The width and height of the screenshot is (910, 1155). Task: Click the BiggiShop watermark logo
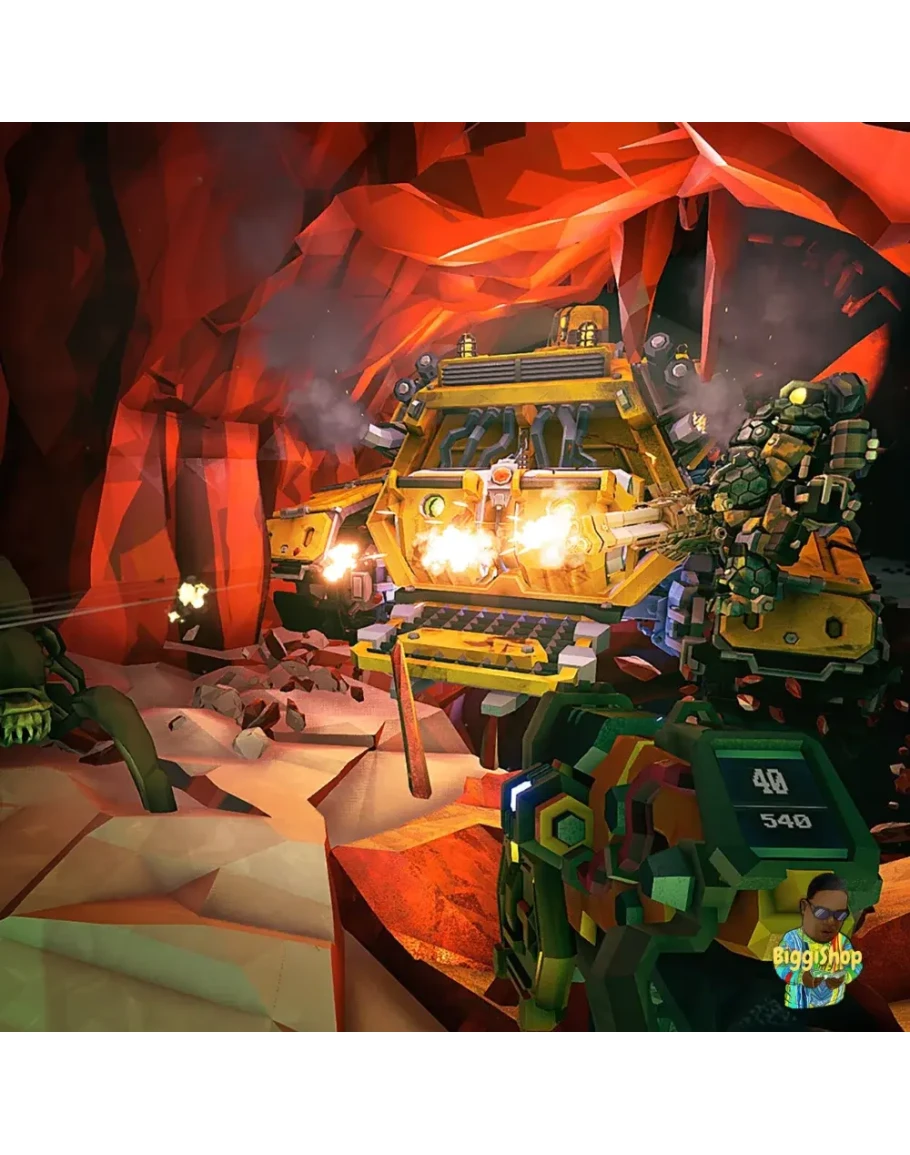820,943
